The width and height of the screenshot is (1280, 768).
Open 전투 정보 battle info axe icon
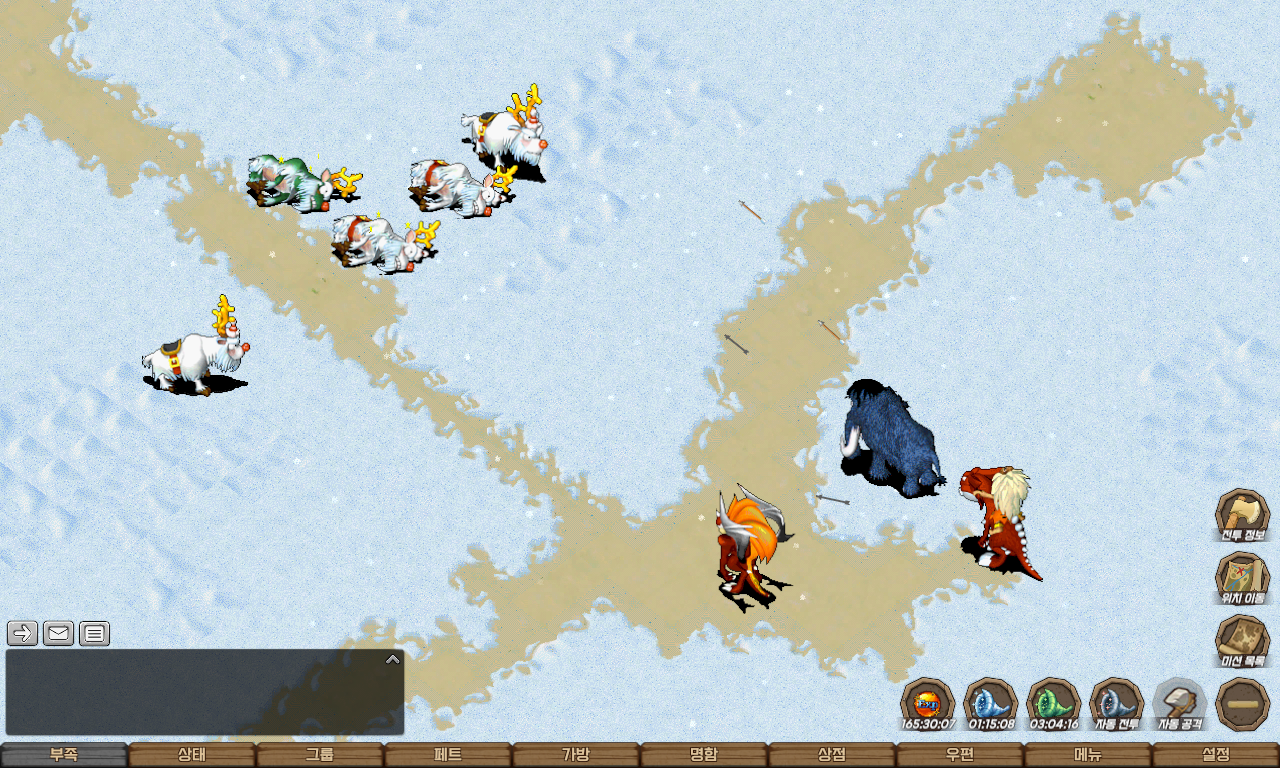[1242, 516]
